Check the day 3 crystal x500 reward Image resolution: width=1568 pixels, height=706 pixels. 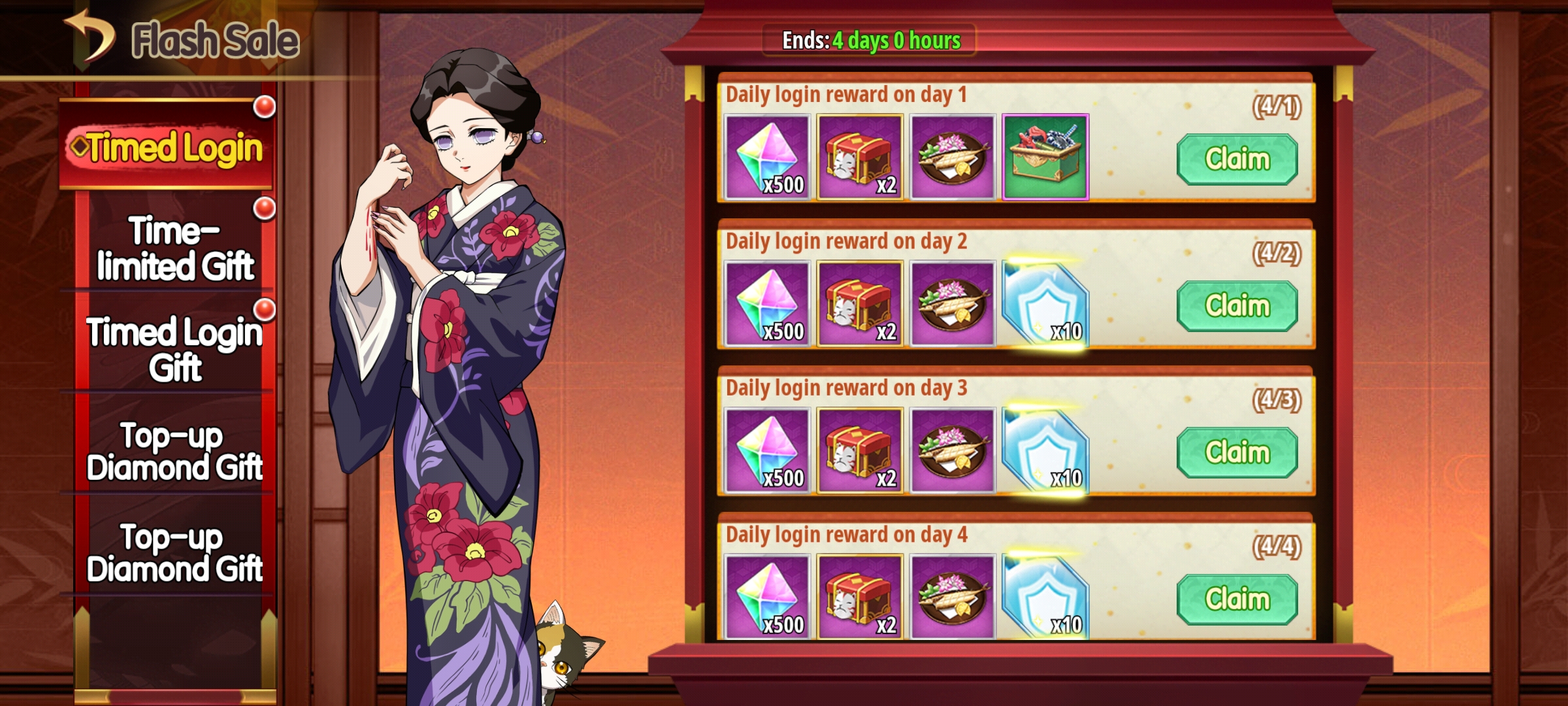[x=767, y=450]
